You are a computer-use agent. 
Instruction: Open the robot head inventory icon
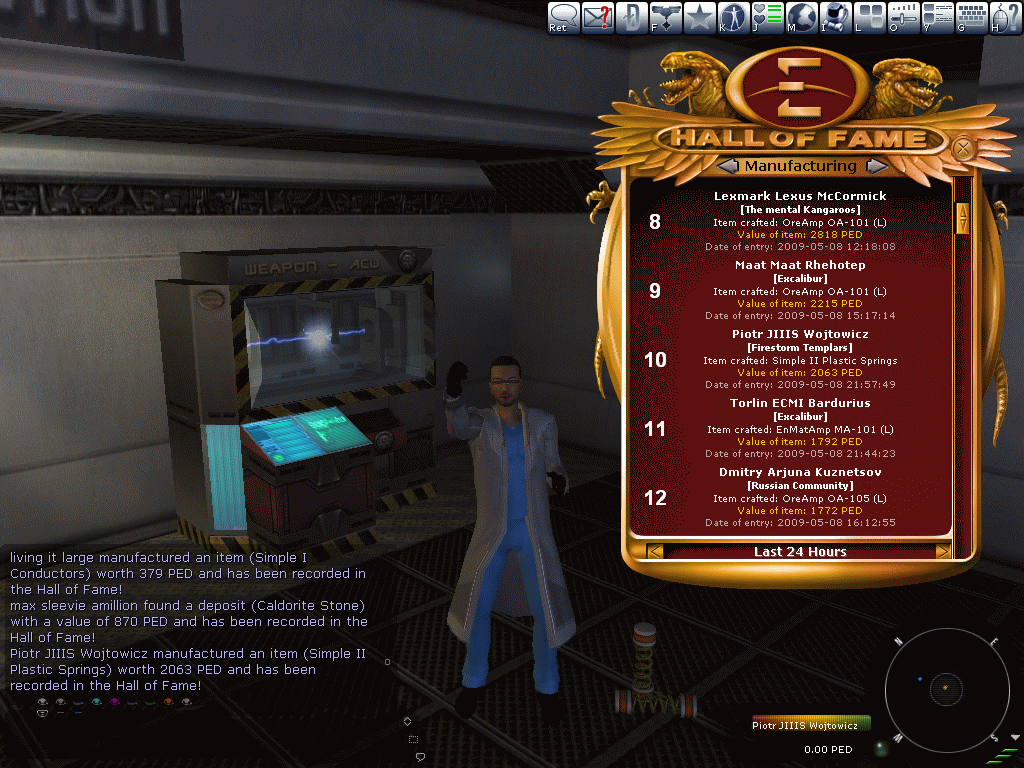coord(836,17)
